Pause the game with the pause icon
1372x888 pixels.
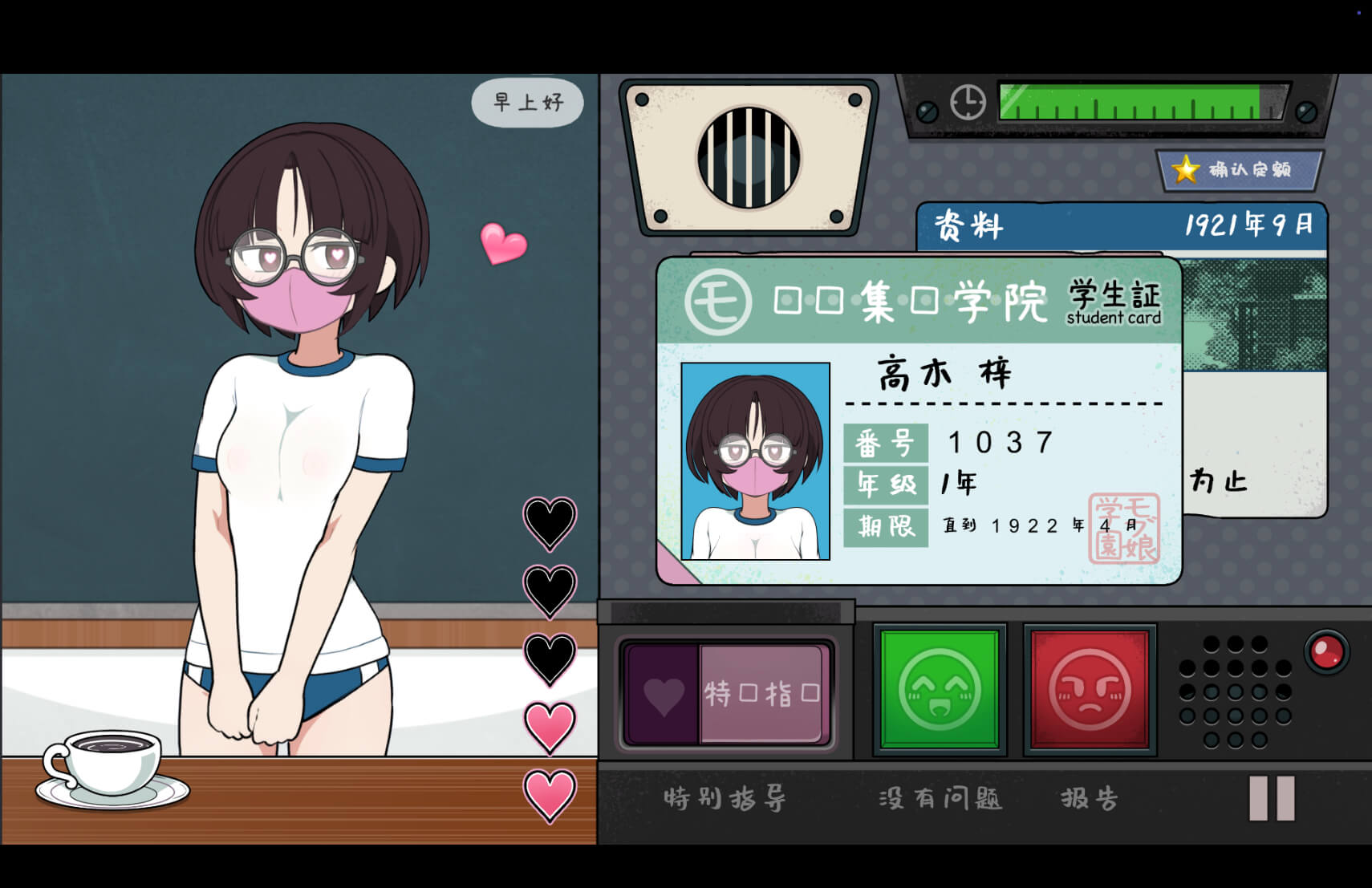(1272, 798)
